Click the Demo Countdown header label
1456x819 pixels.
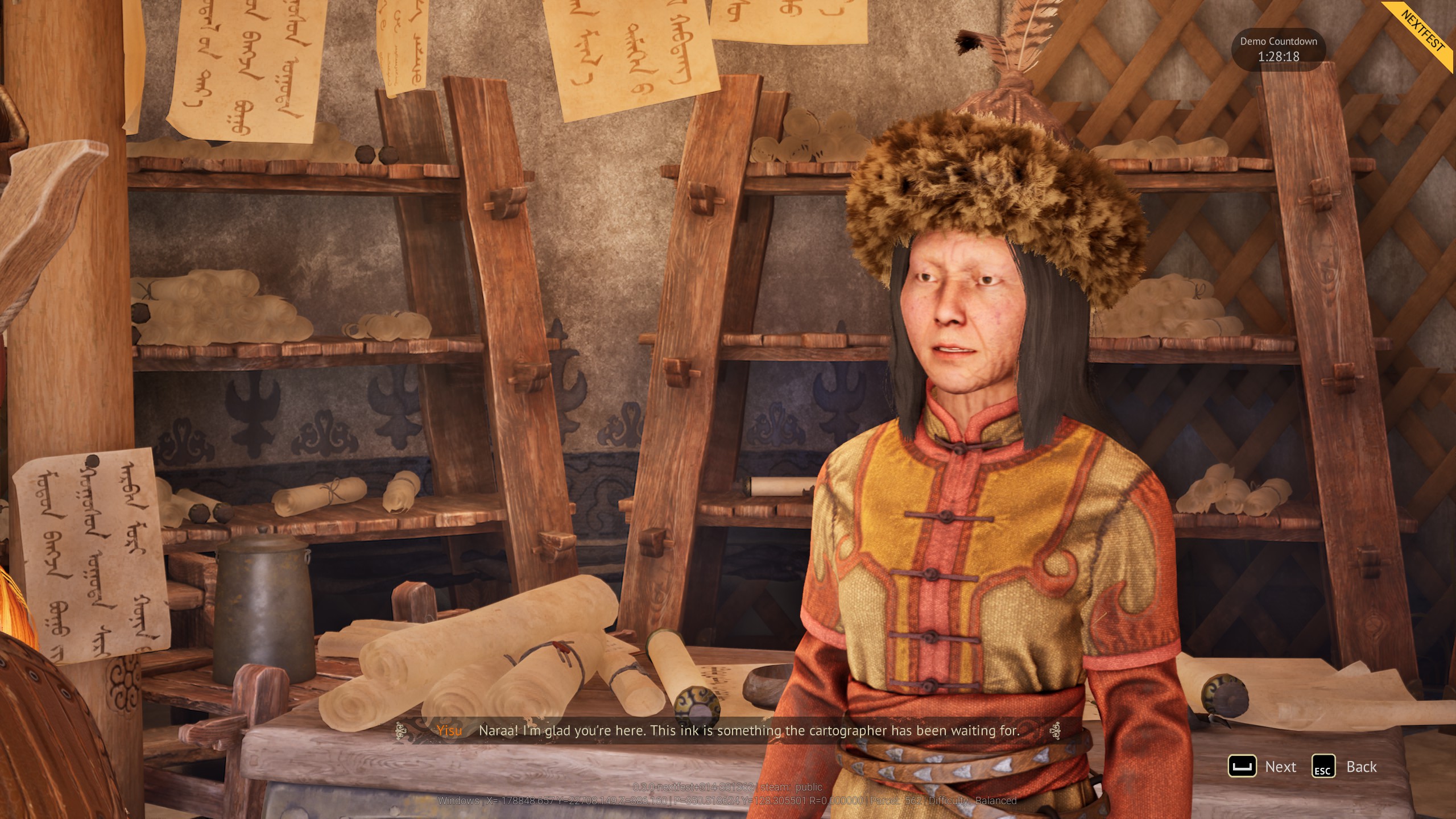tap(1278, 41)
